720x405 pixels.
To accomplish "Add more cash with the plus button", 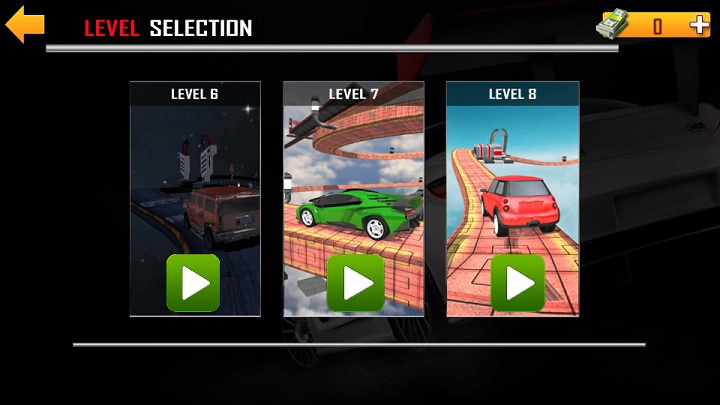I will click(698, 25).
